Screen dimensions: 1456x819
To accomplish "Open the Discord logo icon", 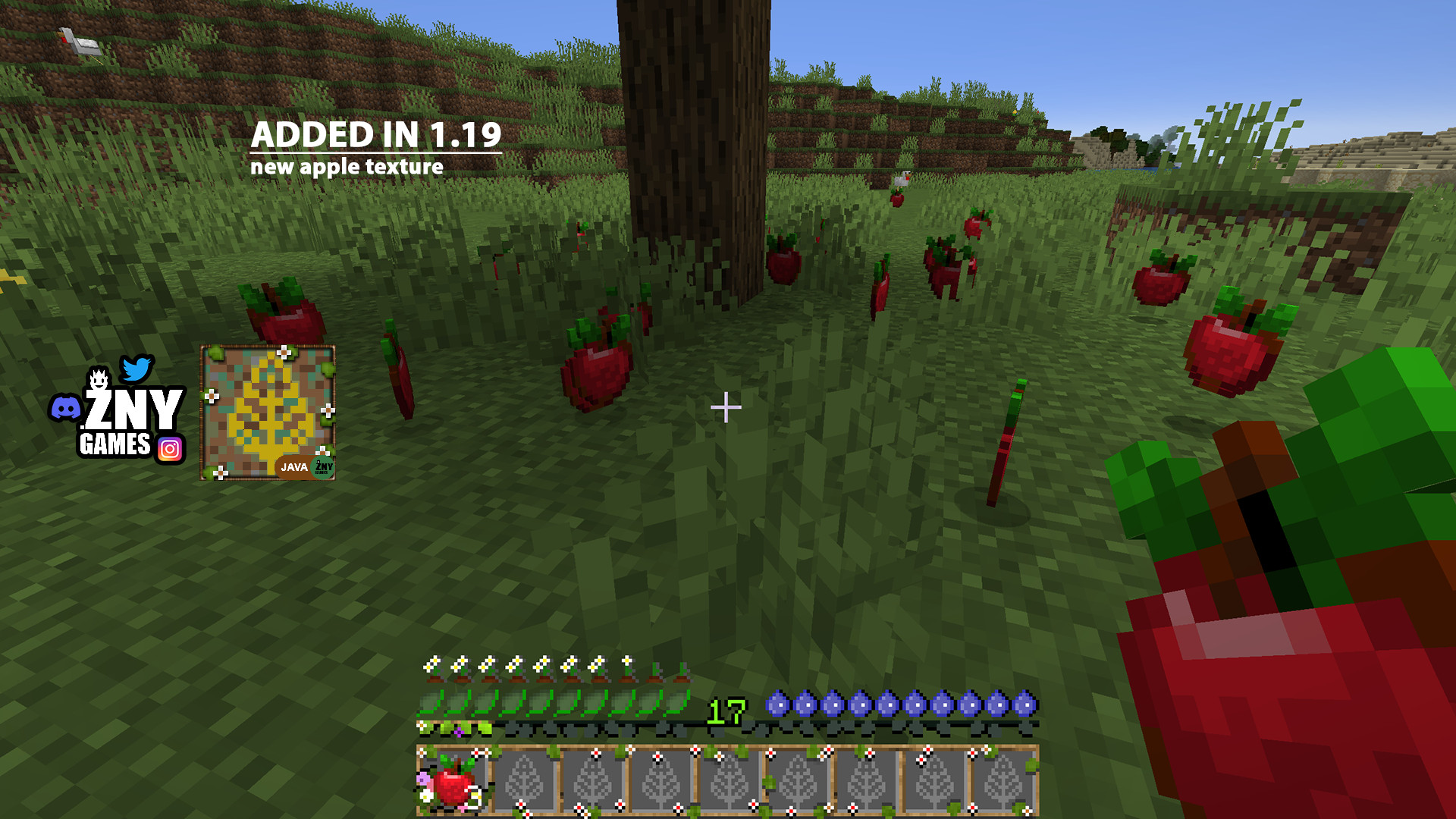I will [65, 408].
